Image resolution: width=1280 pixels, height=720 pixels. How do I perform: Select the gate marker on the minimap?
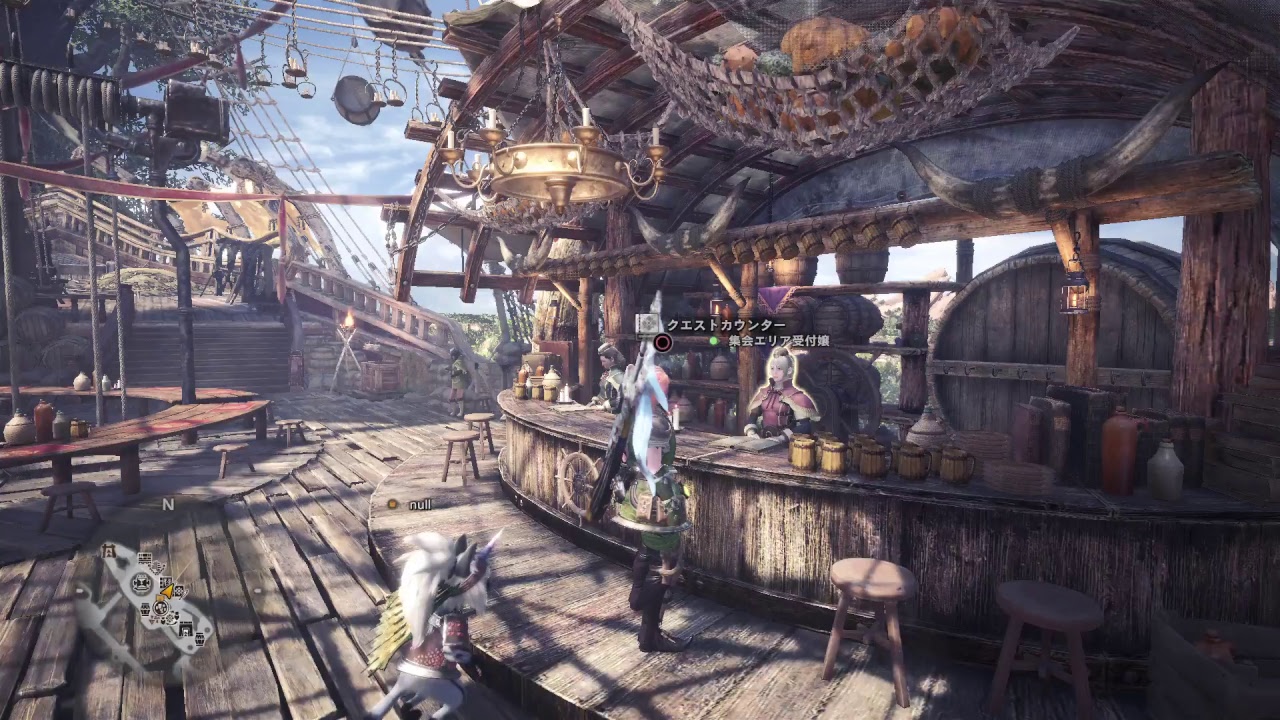[108, 551]
